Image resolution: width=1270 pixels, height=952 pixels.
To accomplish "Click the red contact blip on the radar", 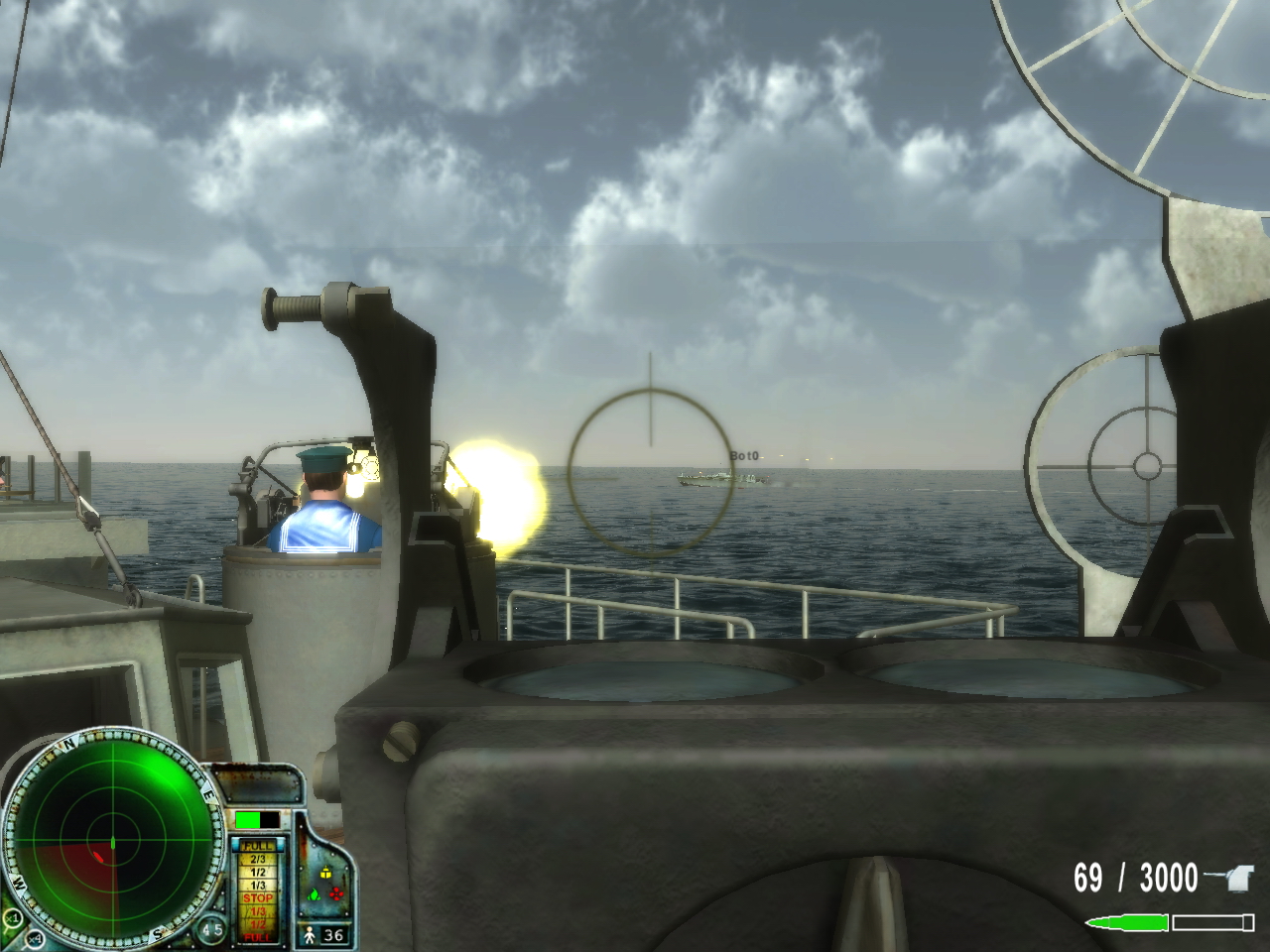I will [99, 855].
